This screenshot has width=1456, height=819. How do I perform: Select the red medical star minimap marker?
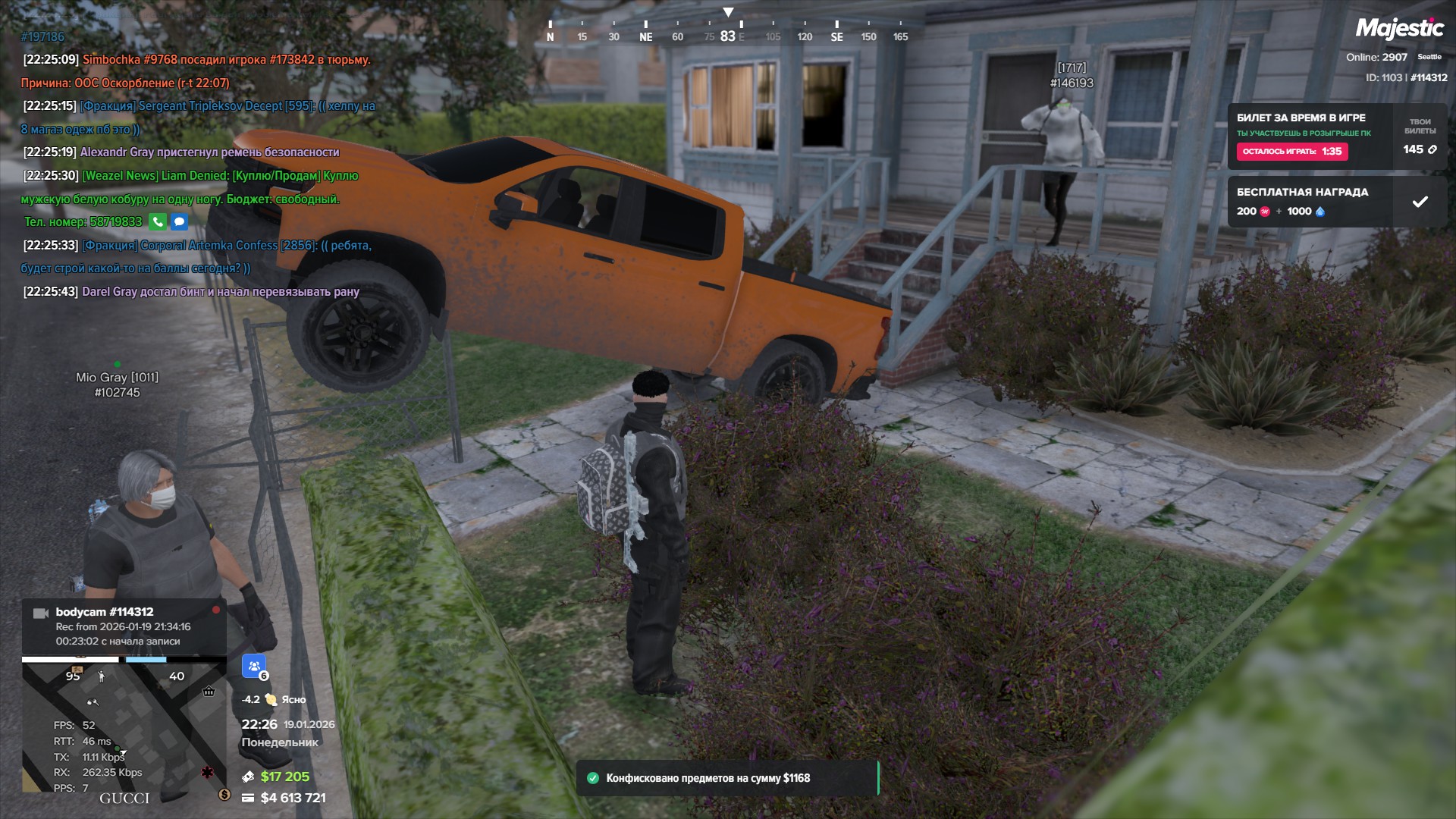click(x=207, y=772)
